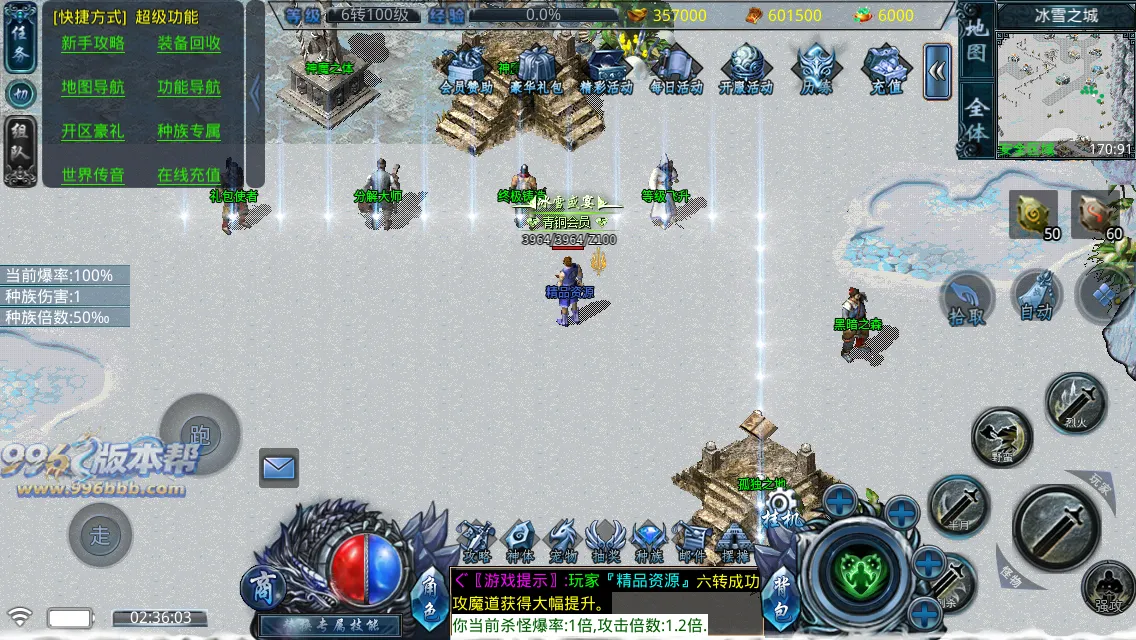Open the 豪华礼包 deluxe gift pack

(536, 70)
